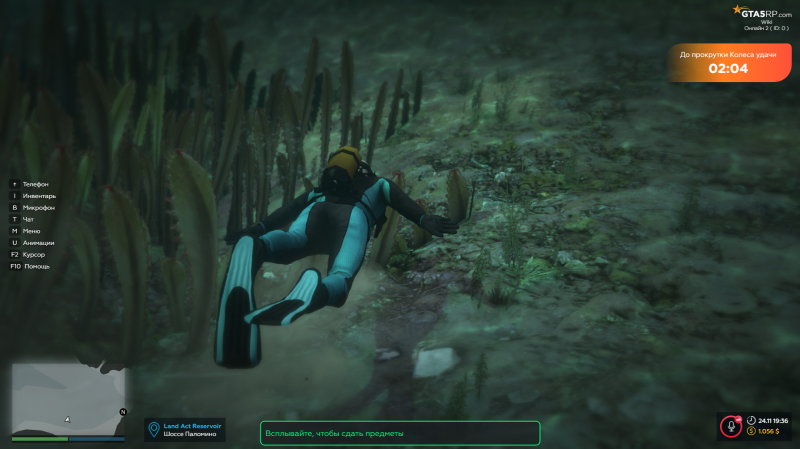The width and height of the screenshot is (800, 449).
Task: Click the minimap
Action: 68,398
